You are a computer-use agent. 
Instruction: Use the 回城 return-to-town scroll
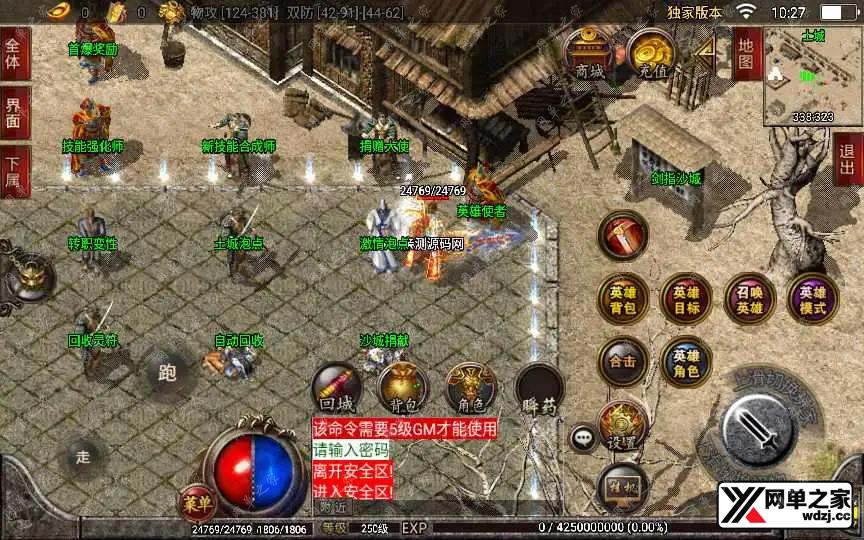pos(337,389)
